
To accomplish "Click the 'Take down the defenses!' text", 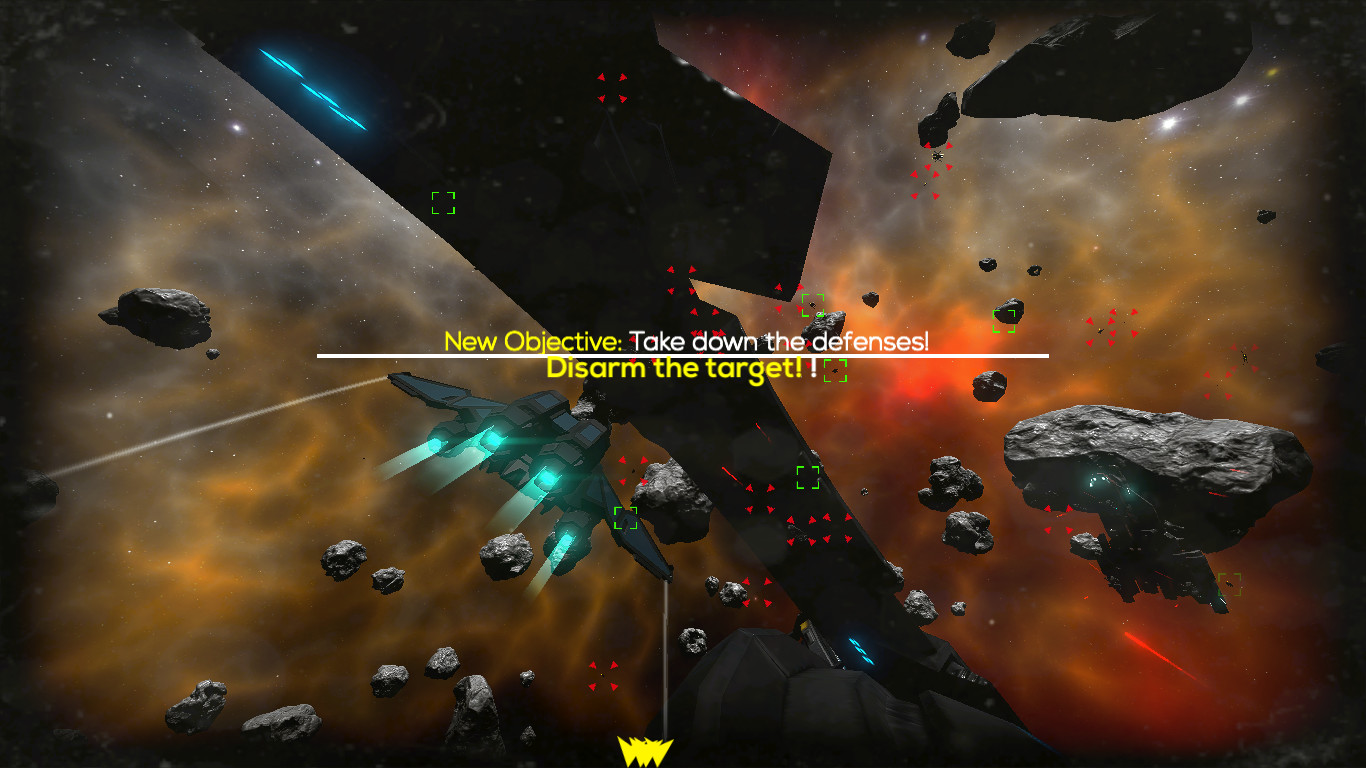I will pyautogui.click(x=779, y=341).
